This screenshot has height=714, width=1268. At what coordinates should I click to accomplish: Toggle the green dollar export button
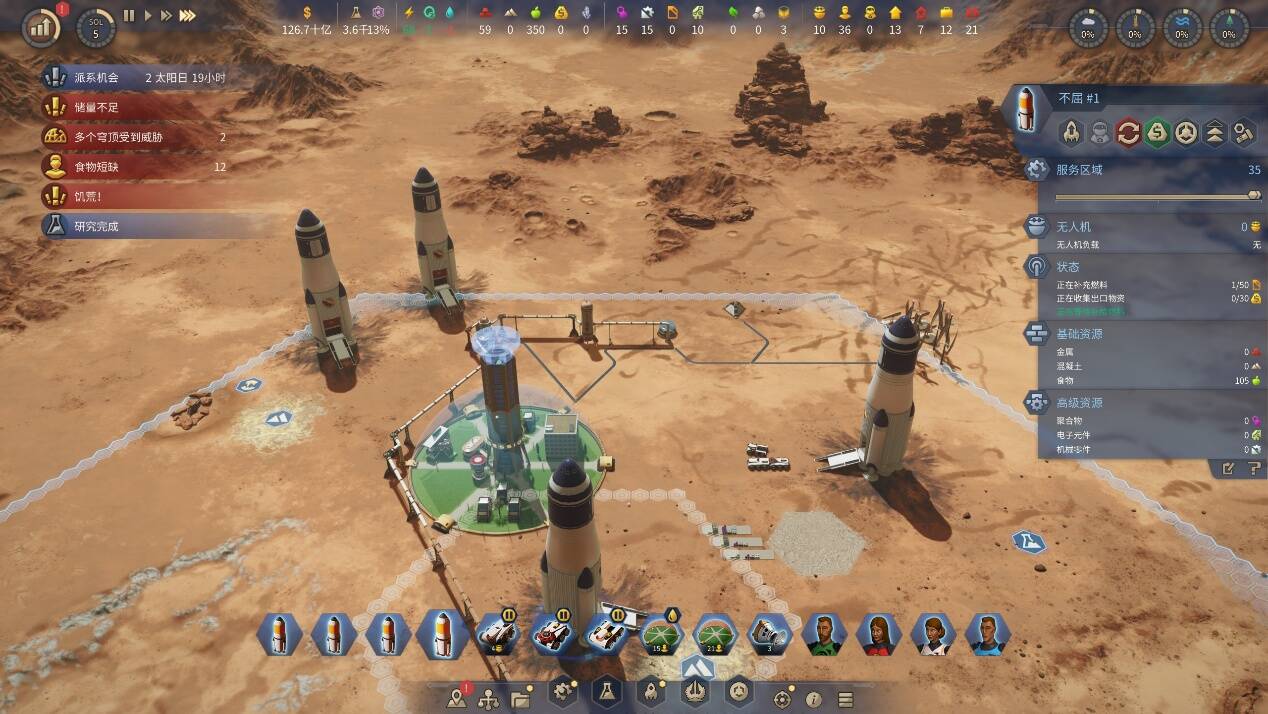[x=1158, y=131]
